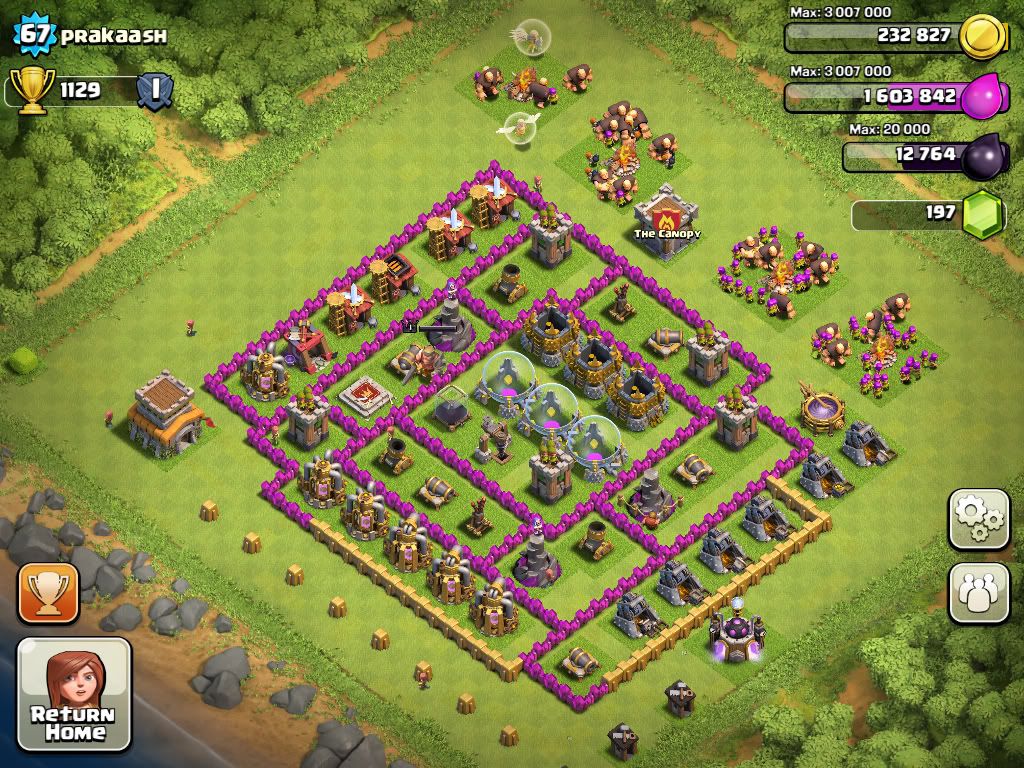
Task: Tap the gold trophy count icon
Action: (x=30, y=89)
